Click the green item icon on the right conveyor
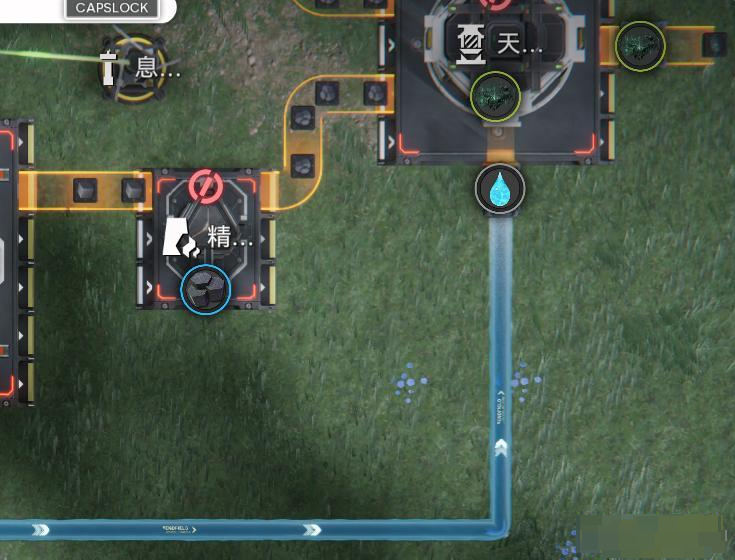735x560 pixels. tap(640, 46)
